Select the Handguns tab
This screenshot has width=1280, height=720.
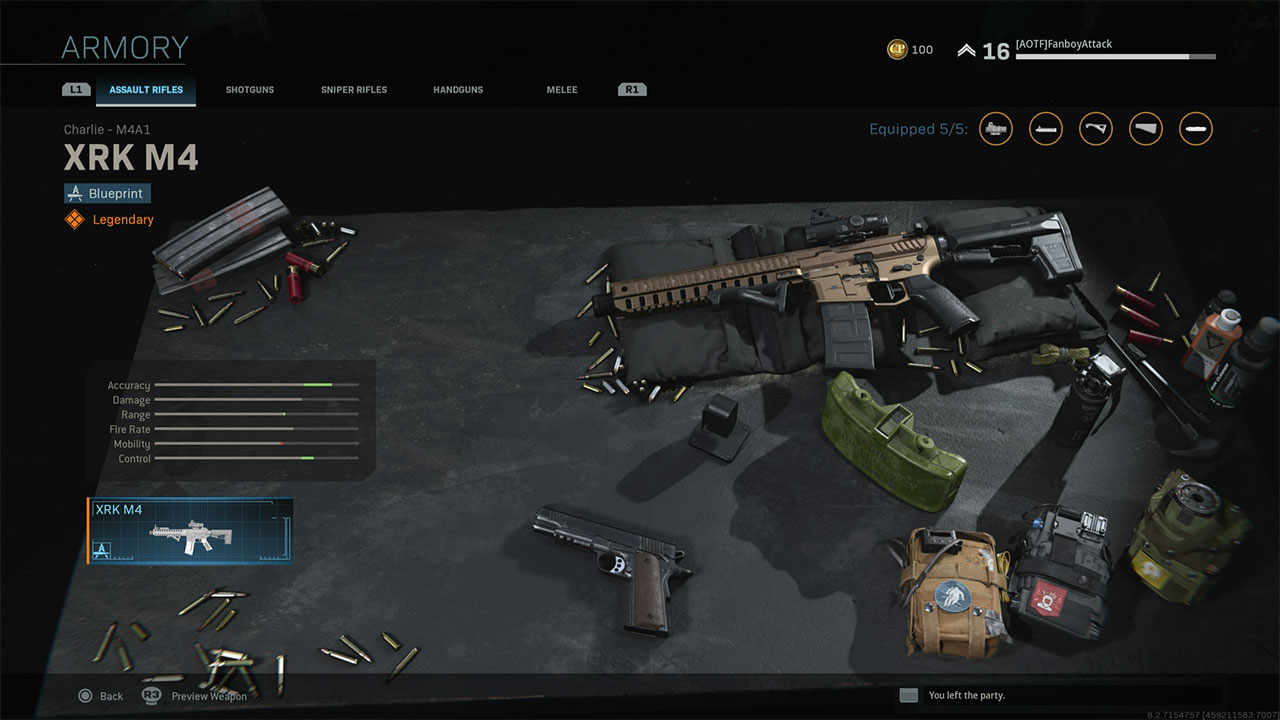458,90
